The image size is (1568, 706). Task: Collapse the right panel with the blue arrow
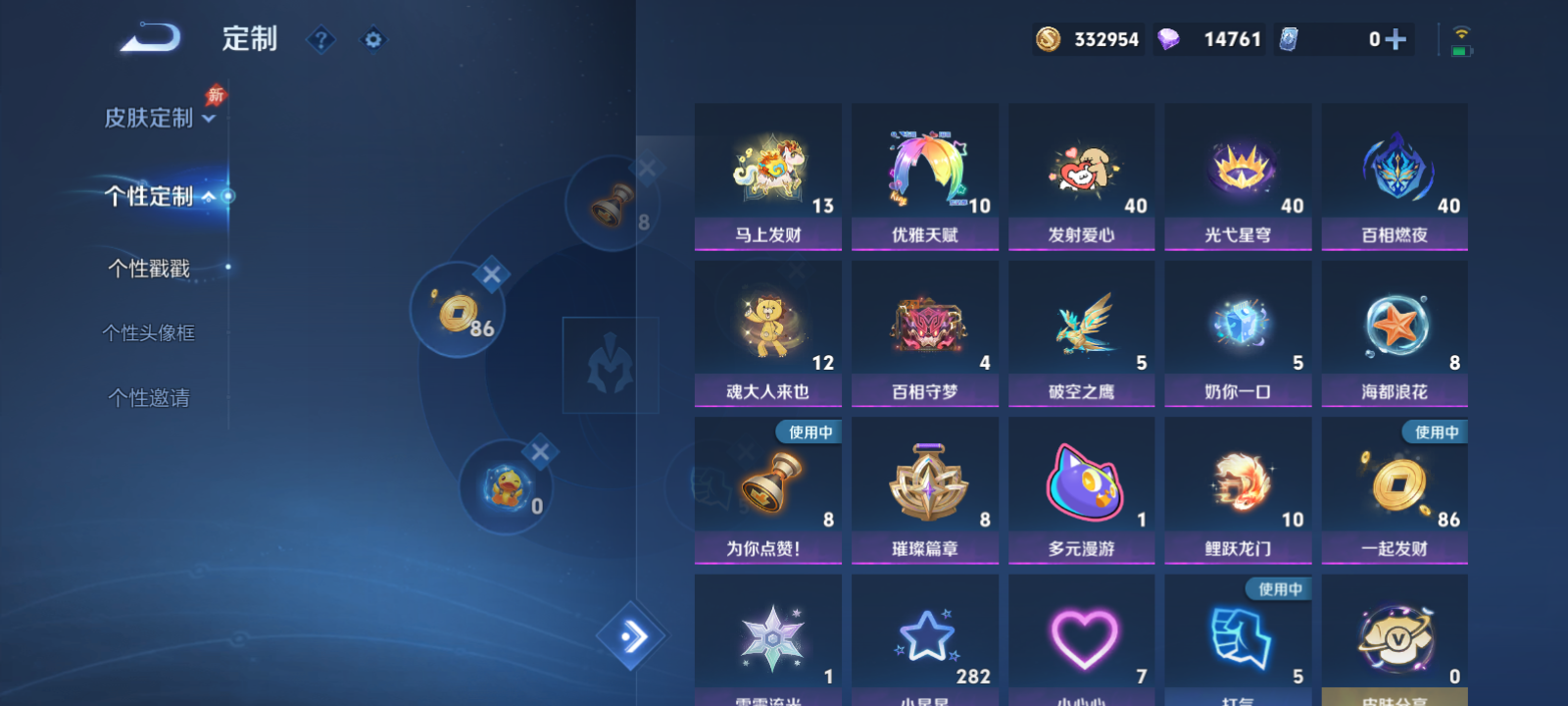(x=632, y=635)
